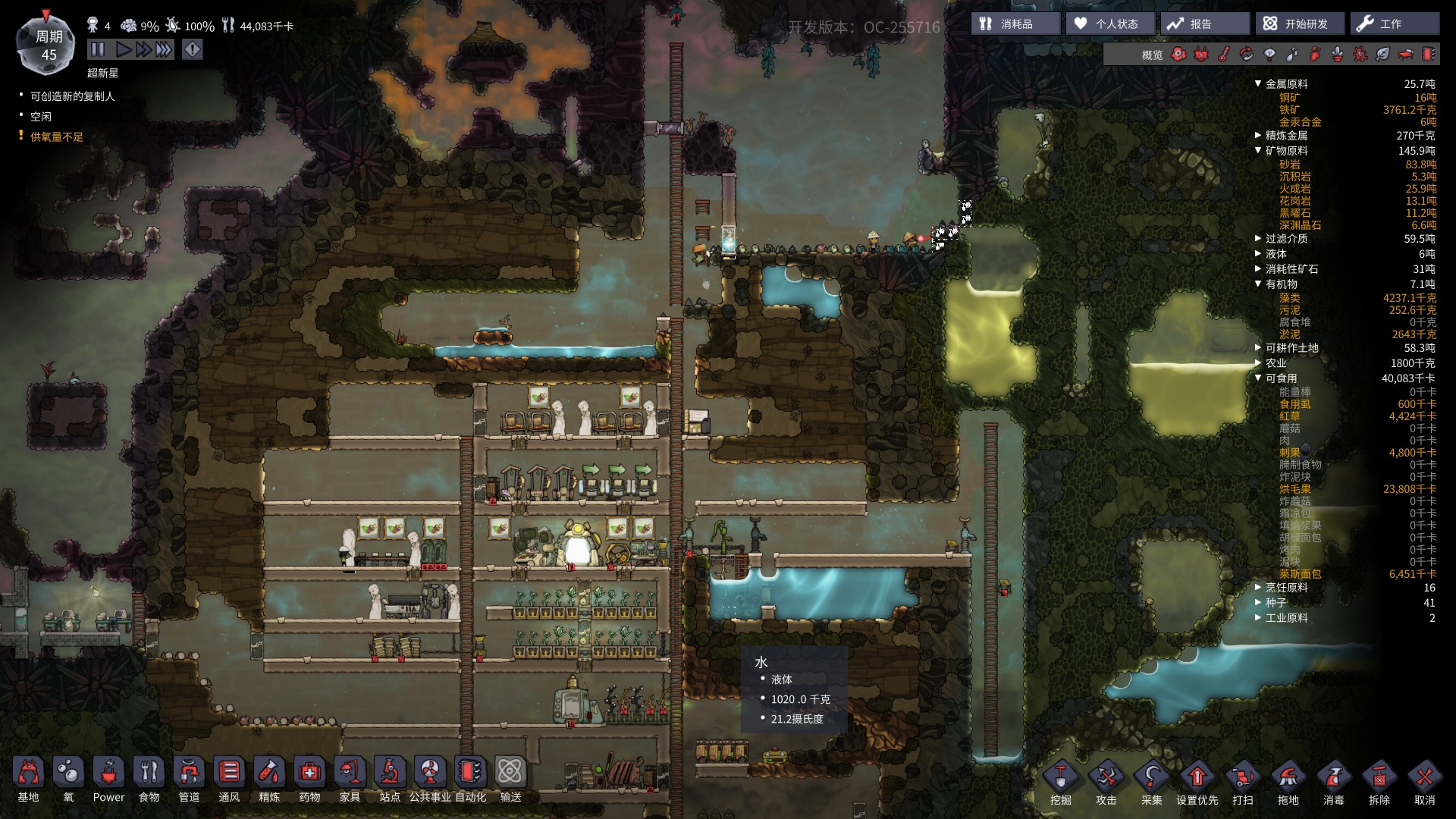1456x819 pixels.
Task: Open the 消耗品 consumables screen
Action: click(x=1015, y=24)
